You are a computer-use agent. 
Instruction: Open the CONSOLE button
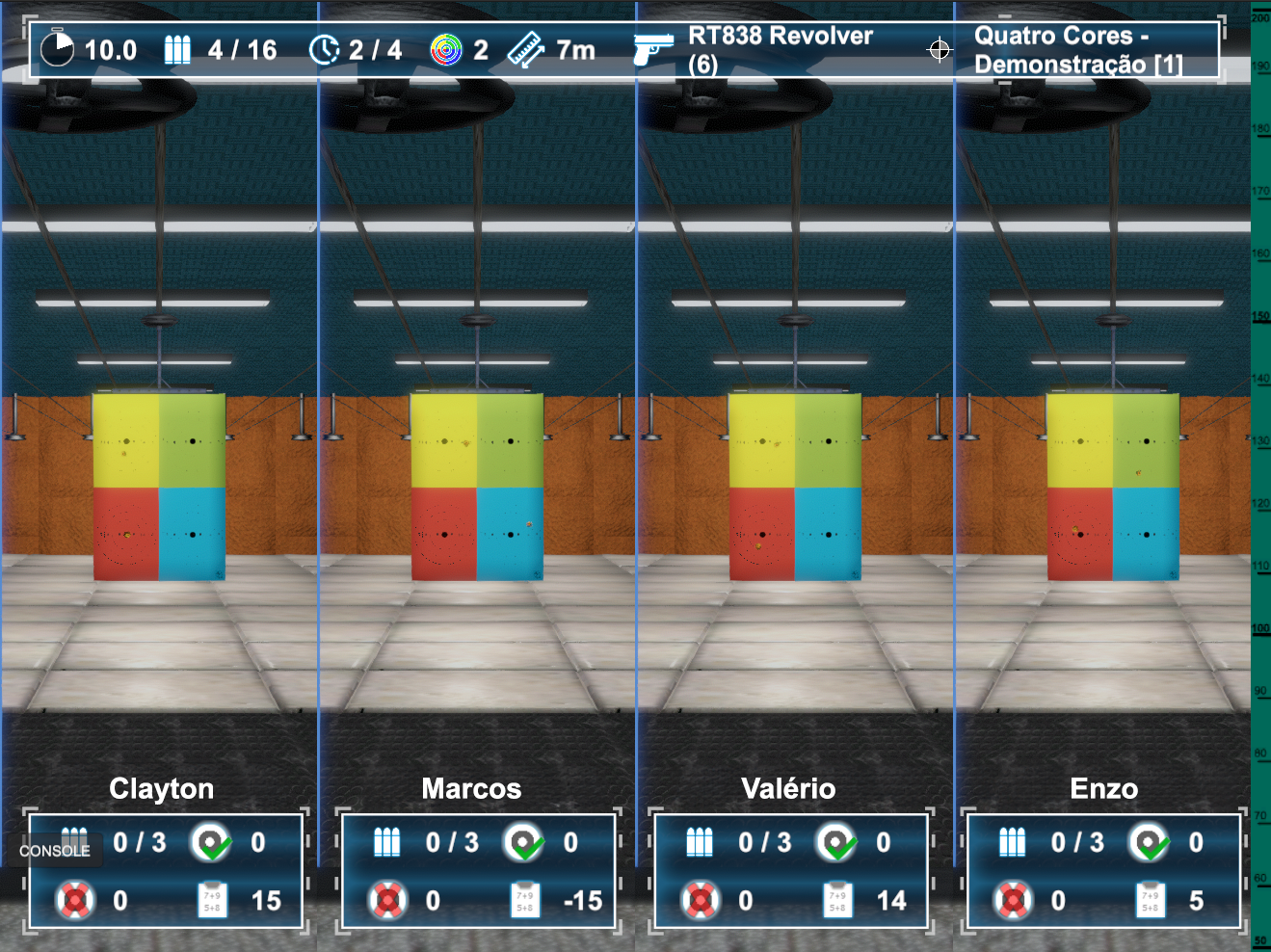tap(55, 851)
